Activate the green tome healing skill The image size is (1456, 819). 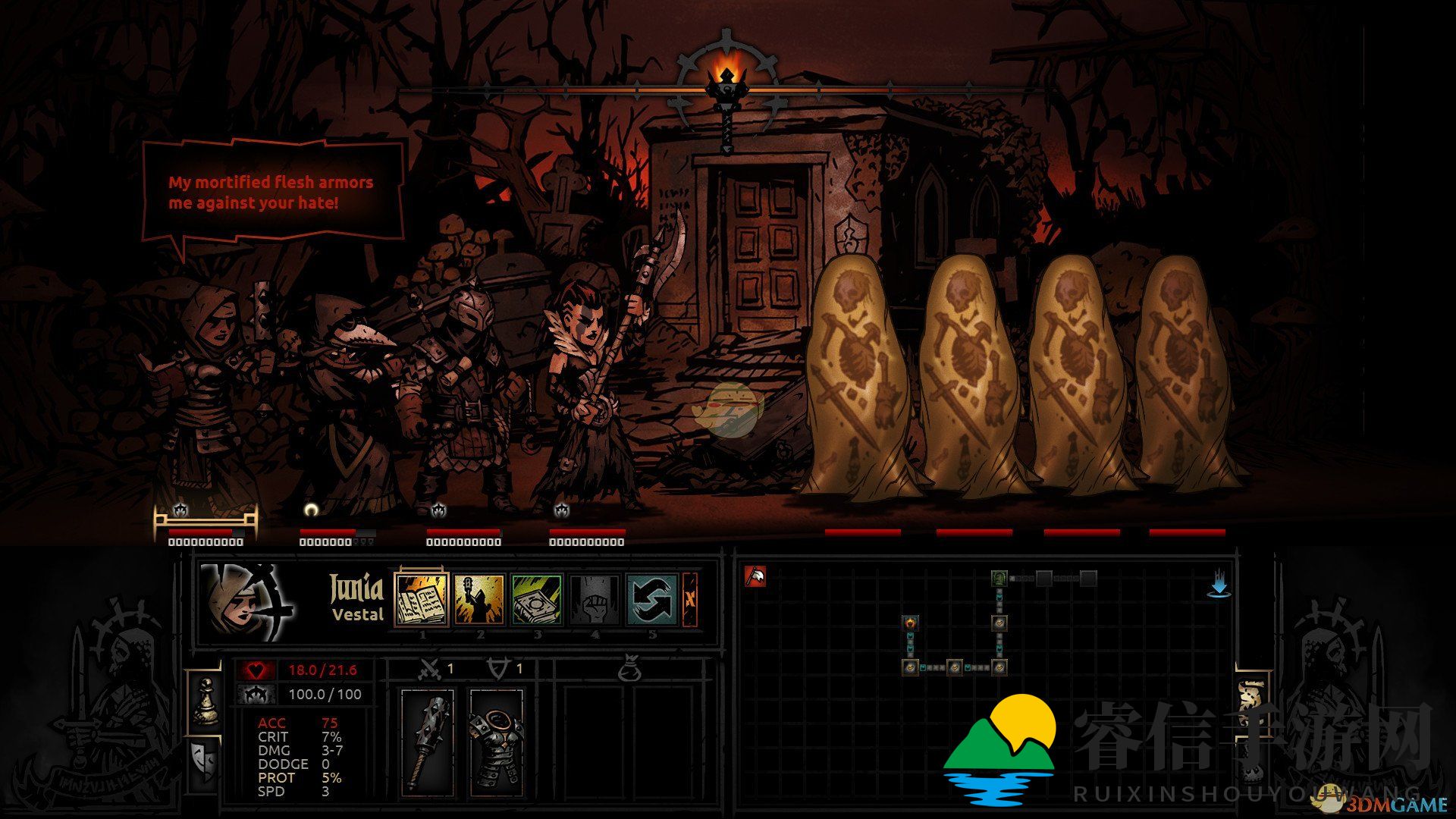(537, 599)
